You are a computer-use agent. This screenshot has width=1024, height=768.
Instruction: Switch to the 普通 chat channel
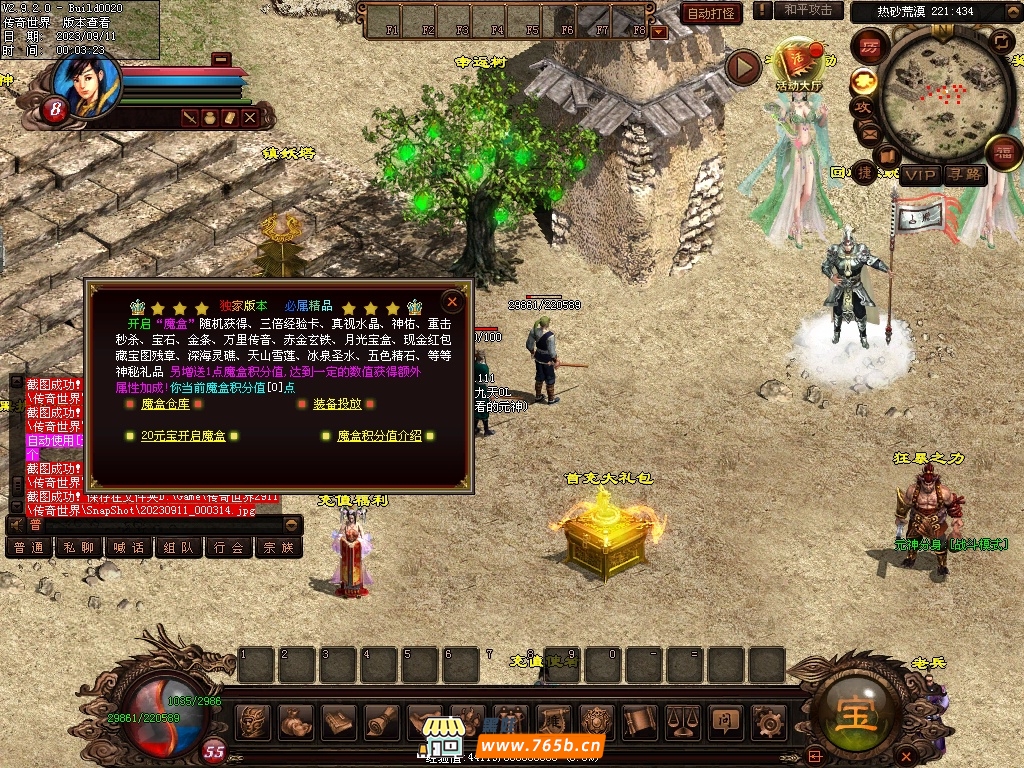tap(28, 548)
